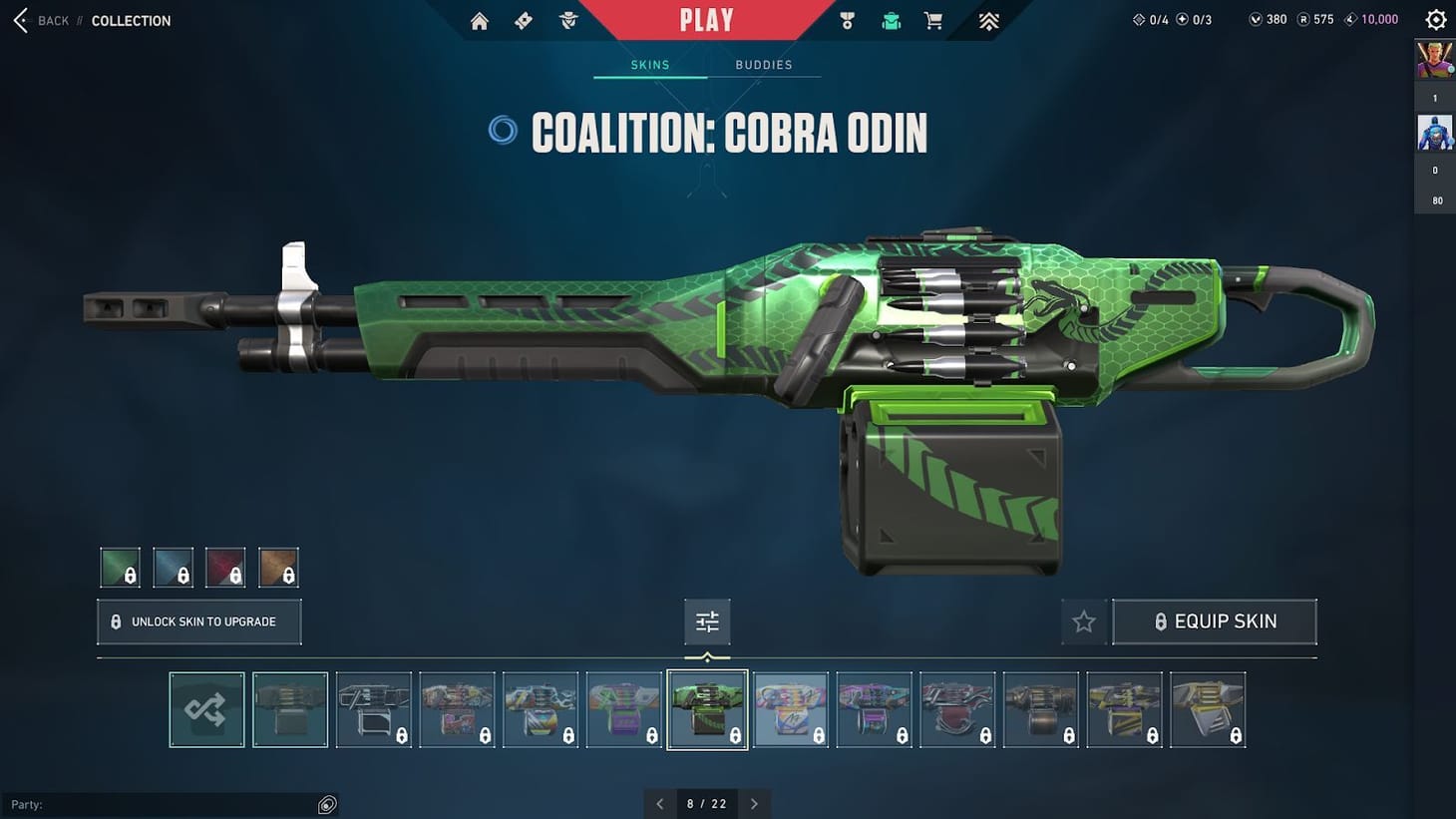The height and width of the screenshot is (819, 1456).
Task: Open the Home screen via house icon
Action: tap(479, 20)
